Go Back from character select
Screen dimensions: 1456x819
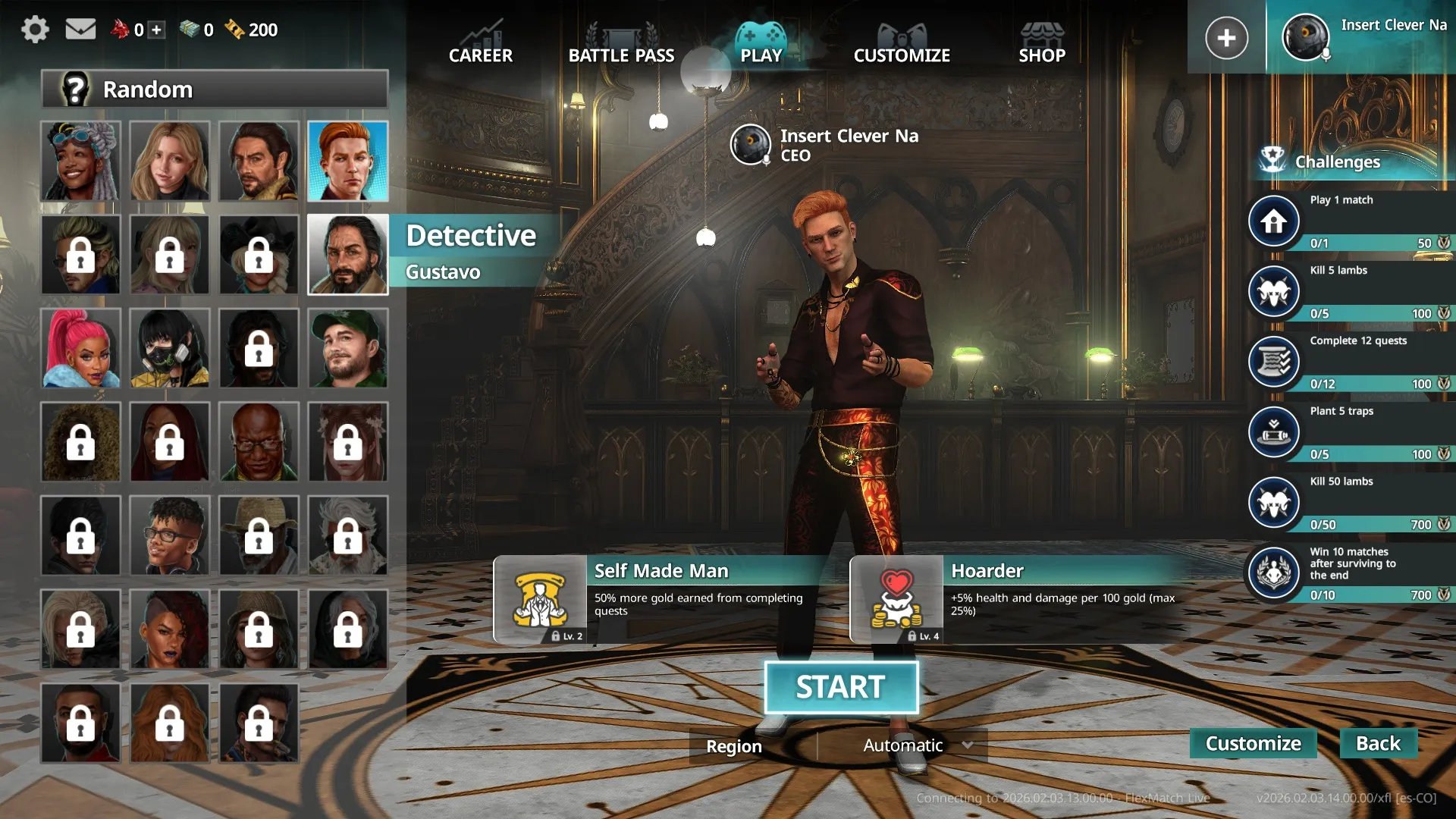point(1378,743)
